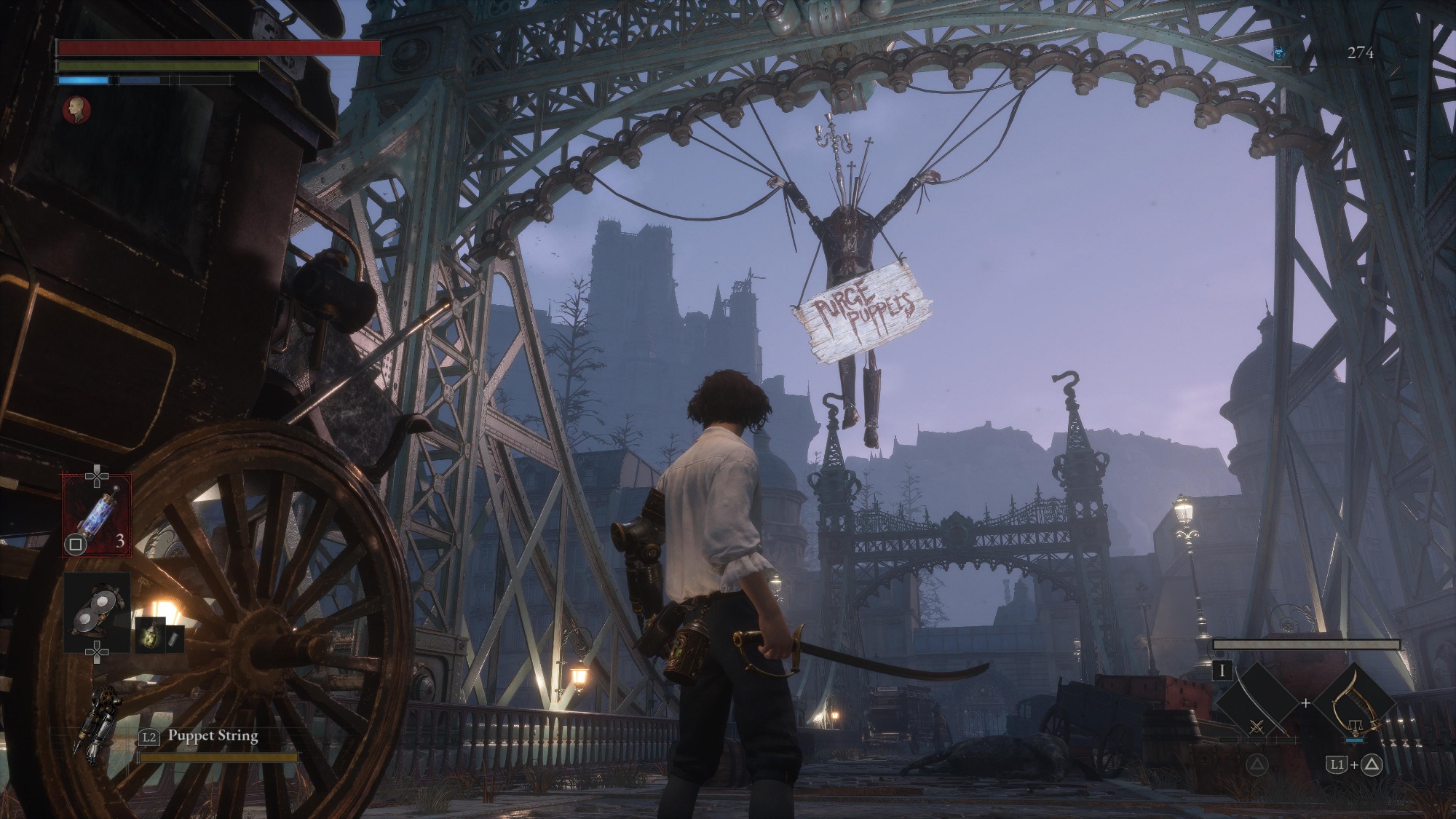Select the twin-disc grinder belt slot
The width and height of the screenshot is (1456, 819).
click(97, 612)
